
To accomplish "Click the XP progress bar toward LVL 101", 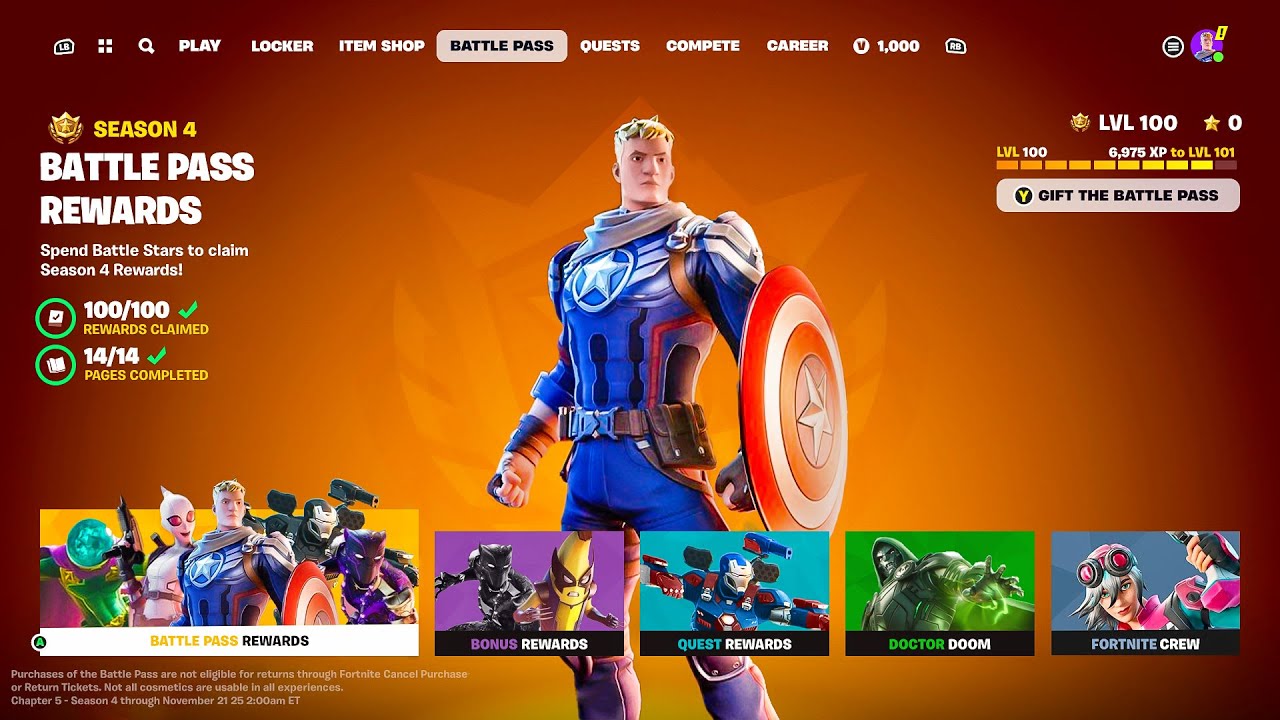I will [1118, 163].
